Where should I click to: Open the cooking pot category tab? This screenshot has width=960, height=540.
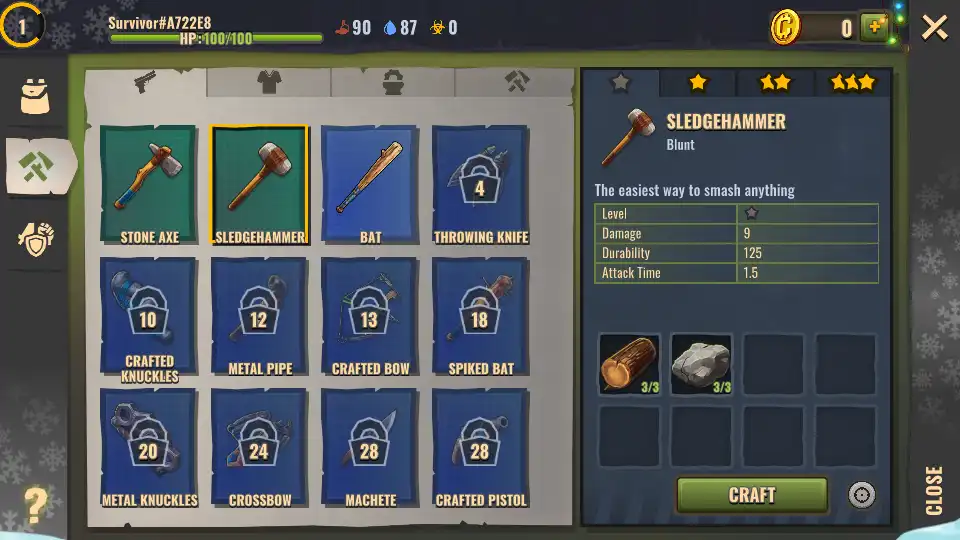pos(393,83)
